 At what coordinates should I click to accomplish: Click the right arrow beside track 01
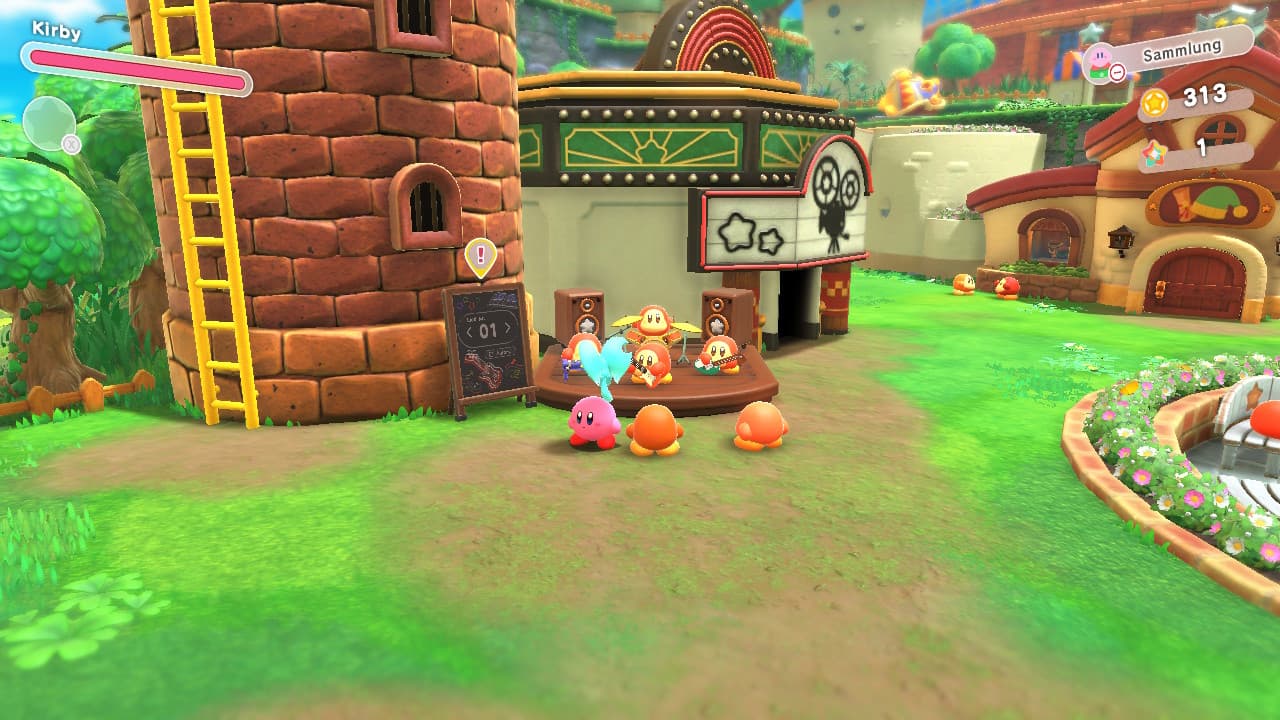(508, 329)
